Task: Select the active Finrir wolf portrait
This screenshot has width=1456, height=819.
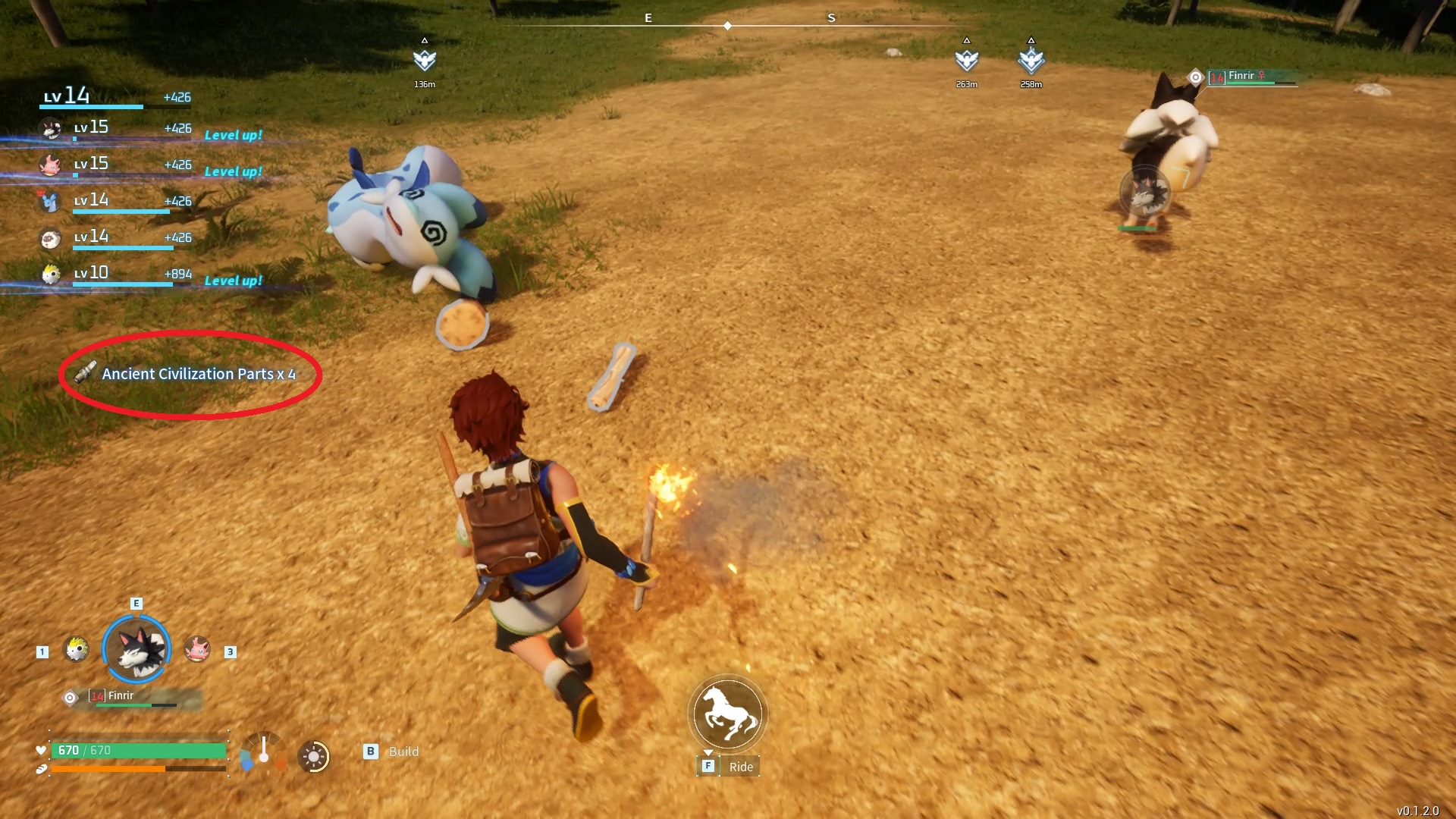Action: (x=136, y=650)
